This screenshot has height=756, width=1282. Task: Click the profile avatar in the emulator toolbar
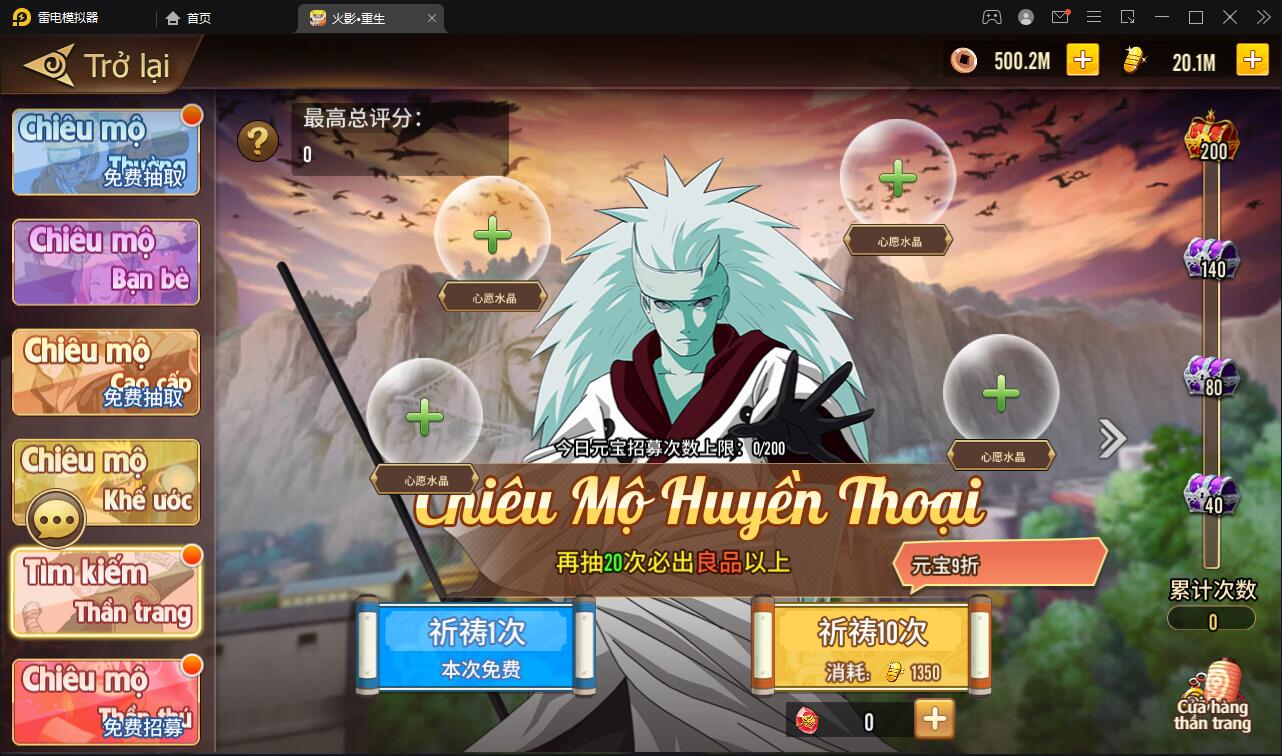click(1025, 17)
